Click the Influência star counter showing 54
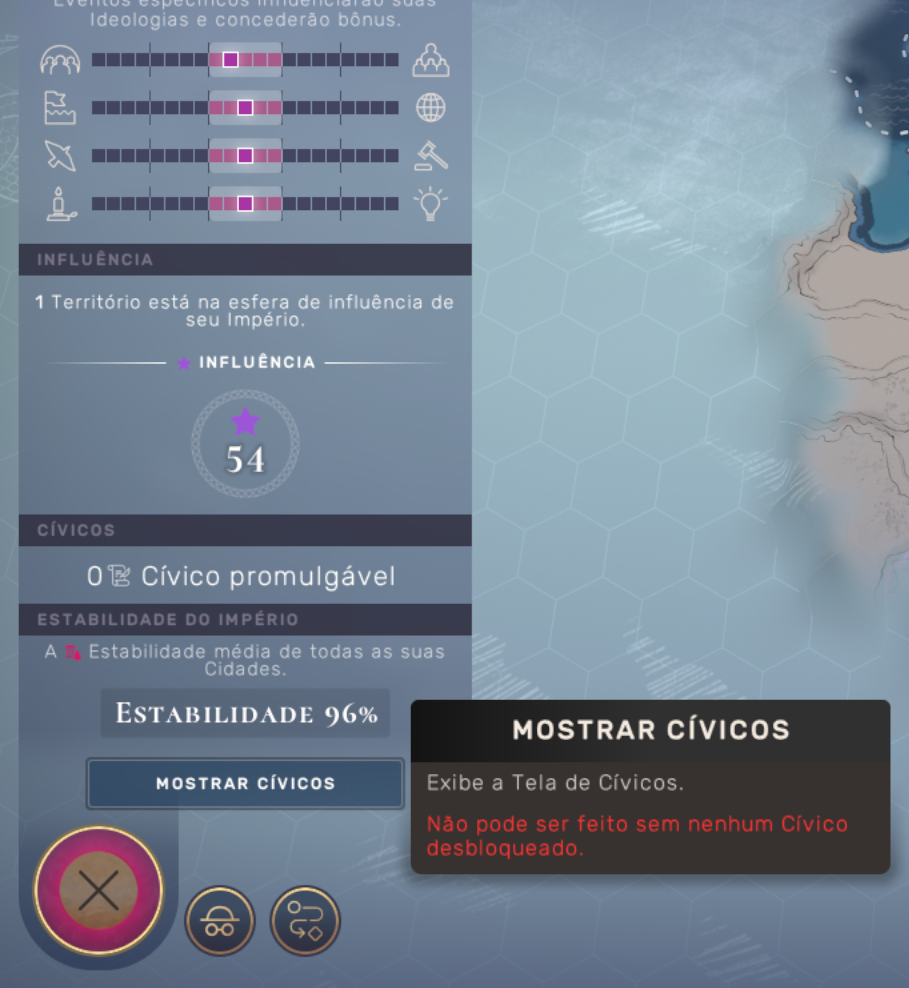 coord(245,445)
